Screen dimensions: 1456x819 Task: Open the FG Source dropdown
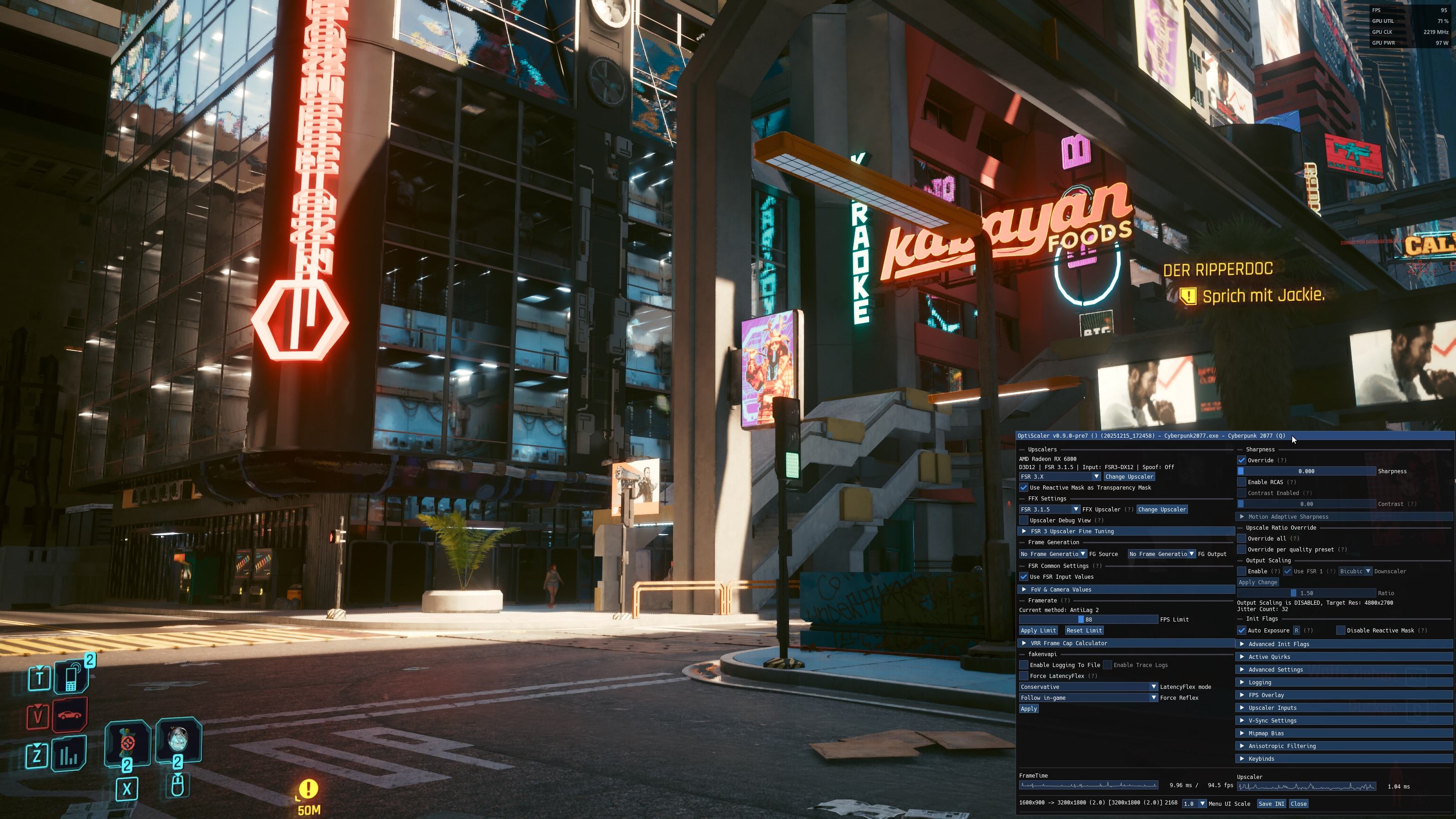pyautogui.click(x=1052, y=554)
